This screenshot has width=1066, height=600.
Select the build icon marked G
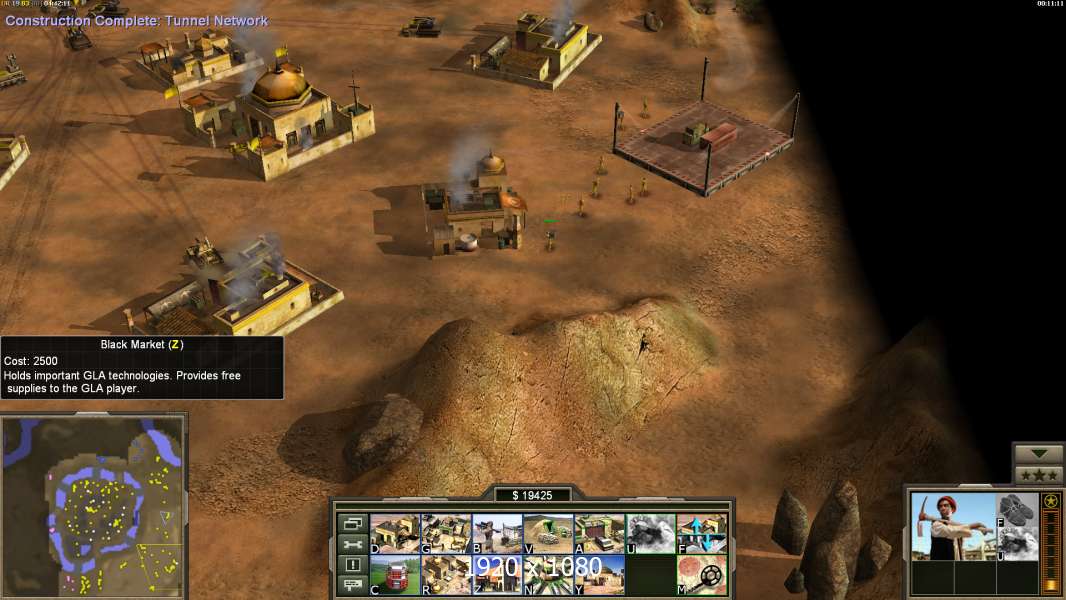446,534
